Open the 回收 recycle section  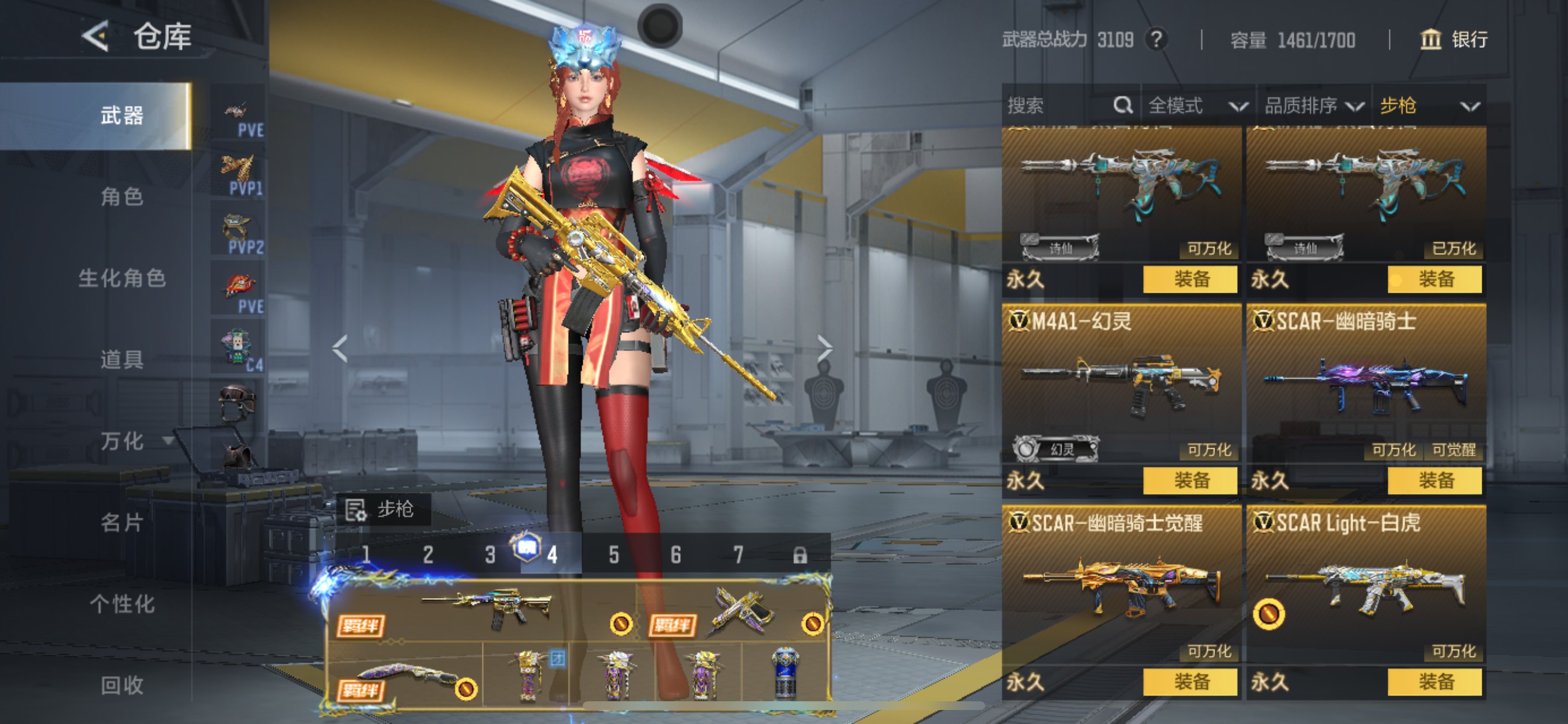click(122, 685)
